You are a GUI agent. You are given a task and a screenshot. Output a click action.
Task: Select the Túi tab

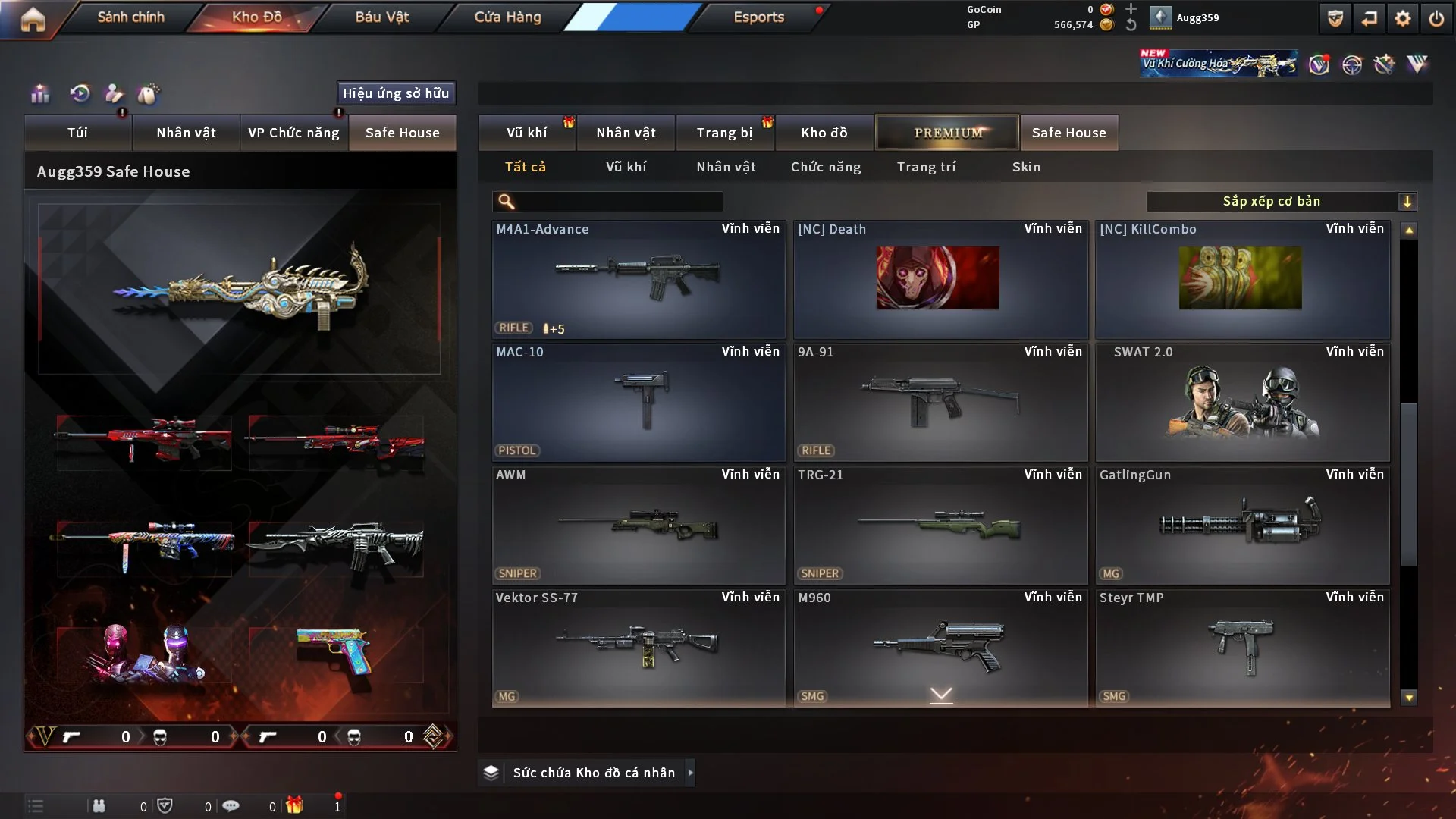coord(77,133)
